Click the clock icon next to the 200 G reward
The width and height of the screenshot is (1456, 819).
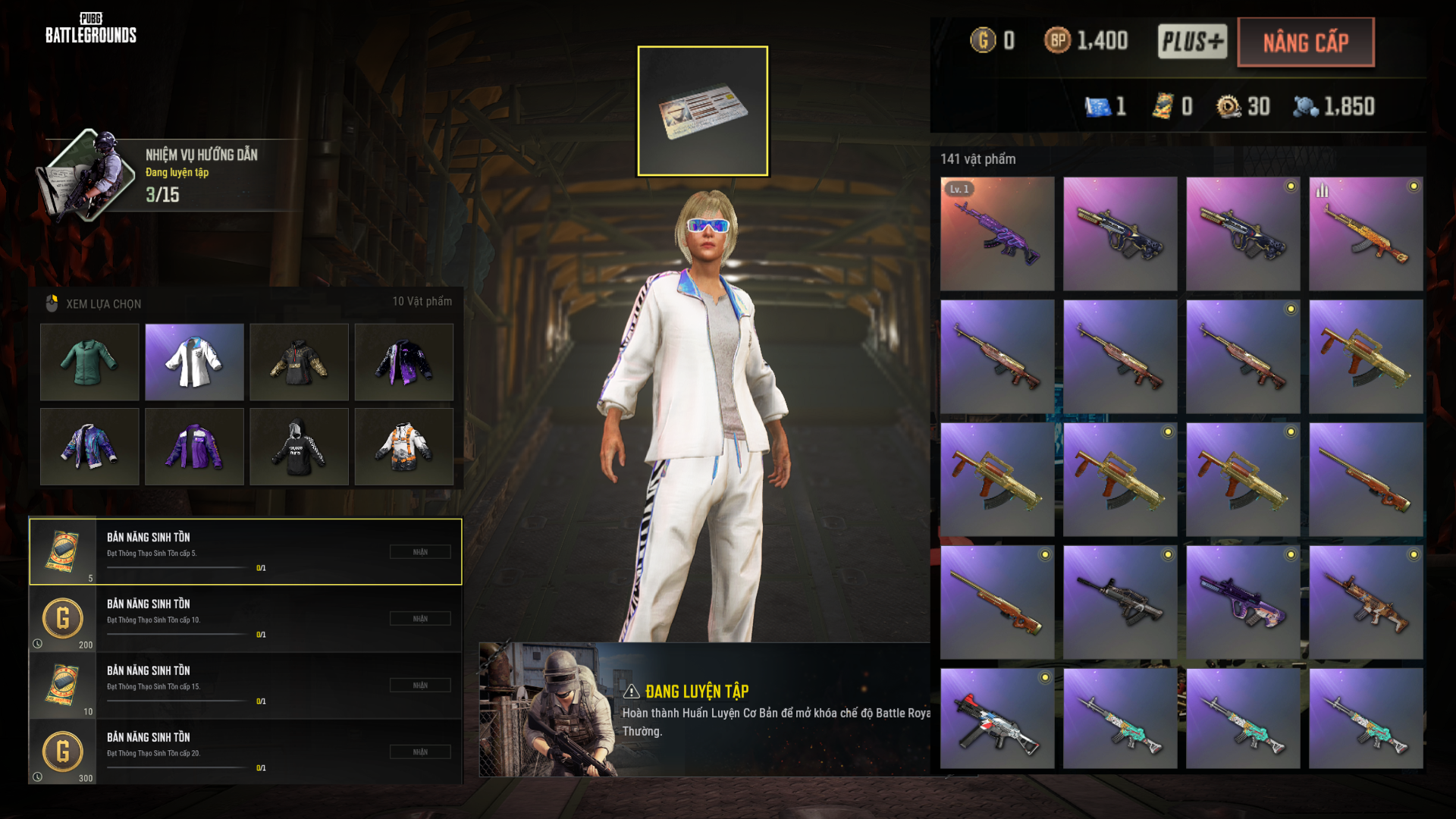point(37,643)
